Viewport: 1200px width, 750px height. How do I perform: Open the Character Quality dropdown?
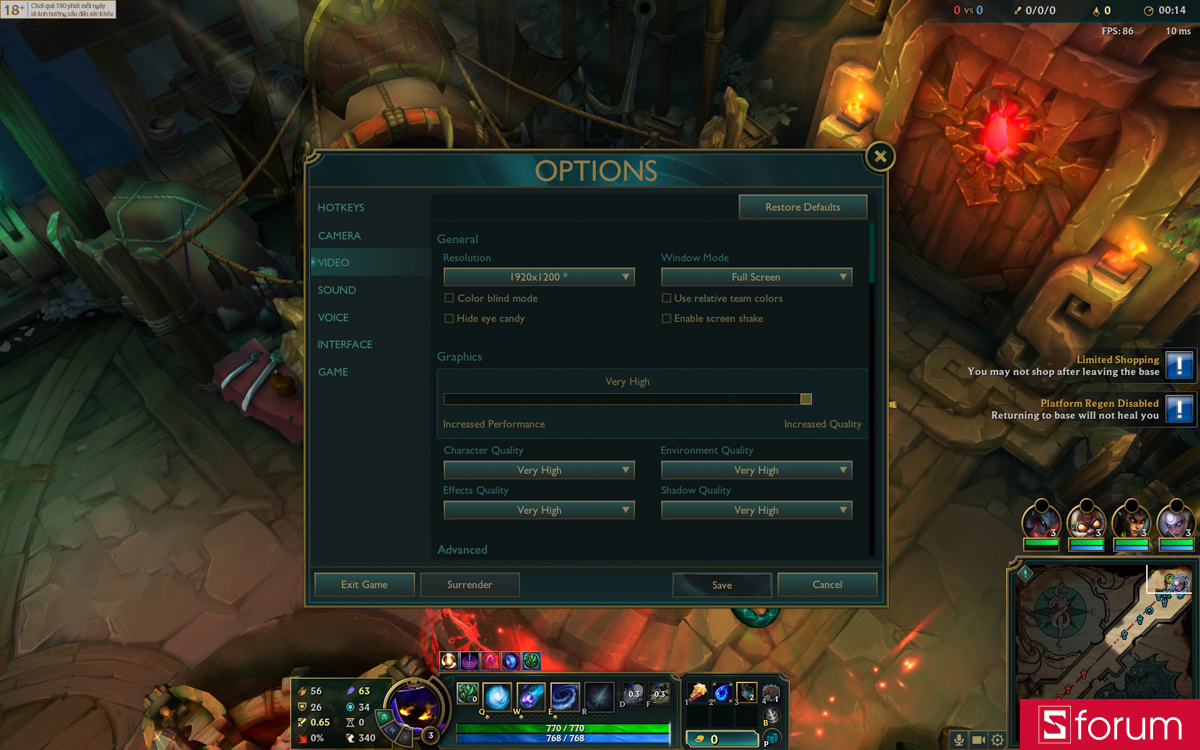pyautogui.click(x=539, y=470)
